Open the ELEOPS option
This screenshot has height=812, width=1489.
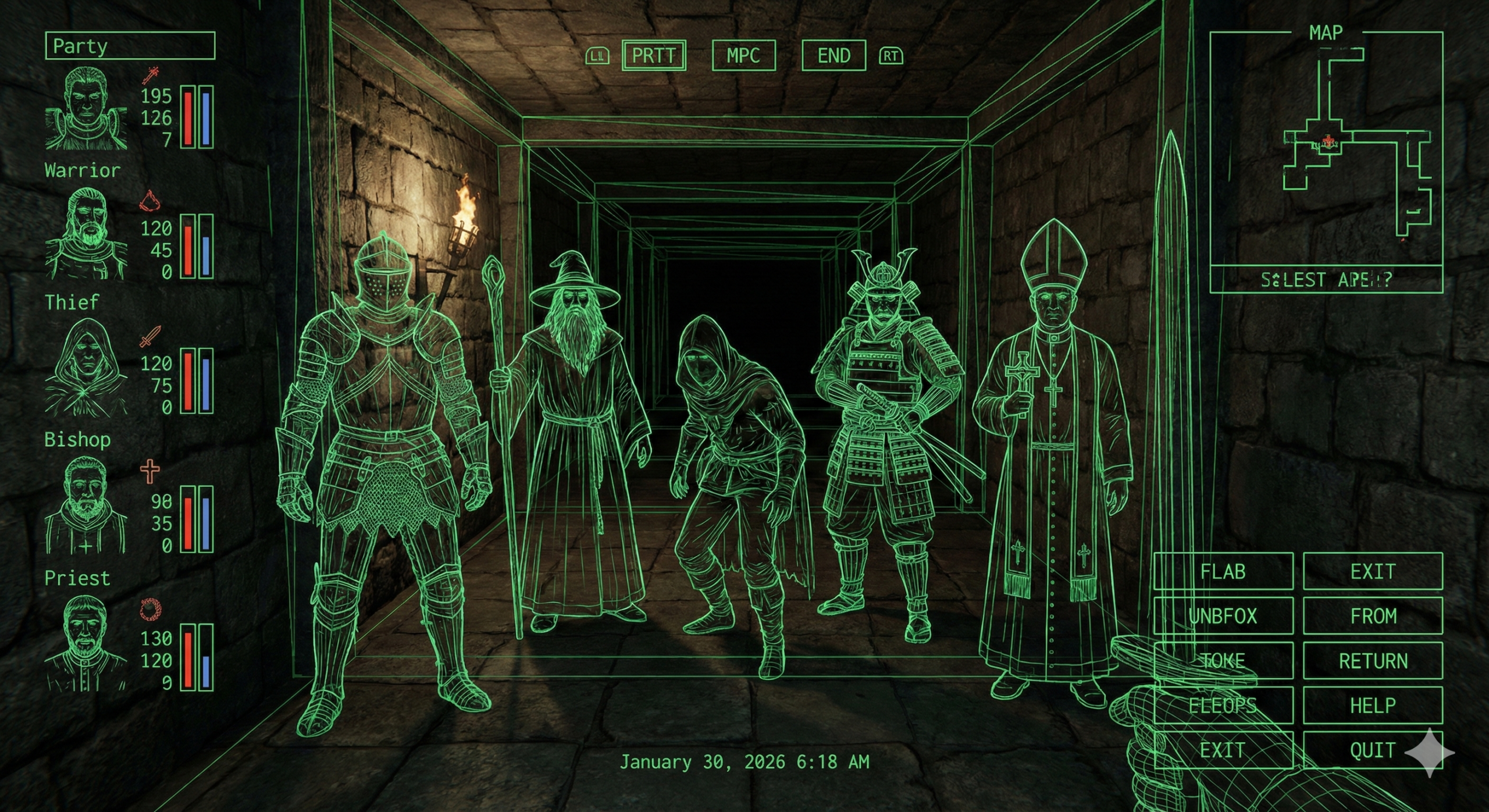pos(1223,706)
